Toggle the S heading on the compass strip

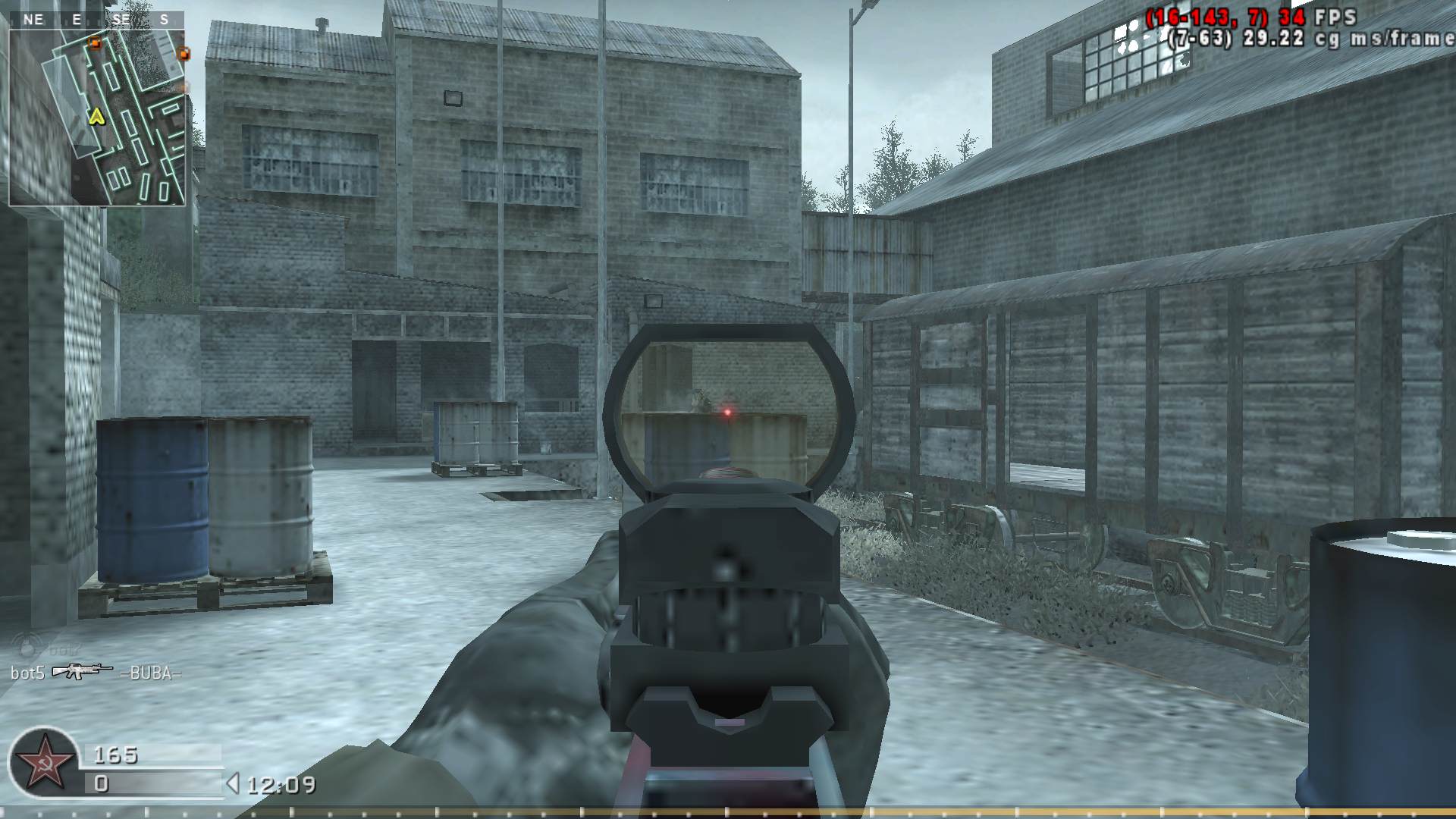[x=164, y=19]
